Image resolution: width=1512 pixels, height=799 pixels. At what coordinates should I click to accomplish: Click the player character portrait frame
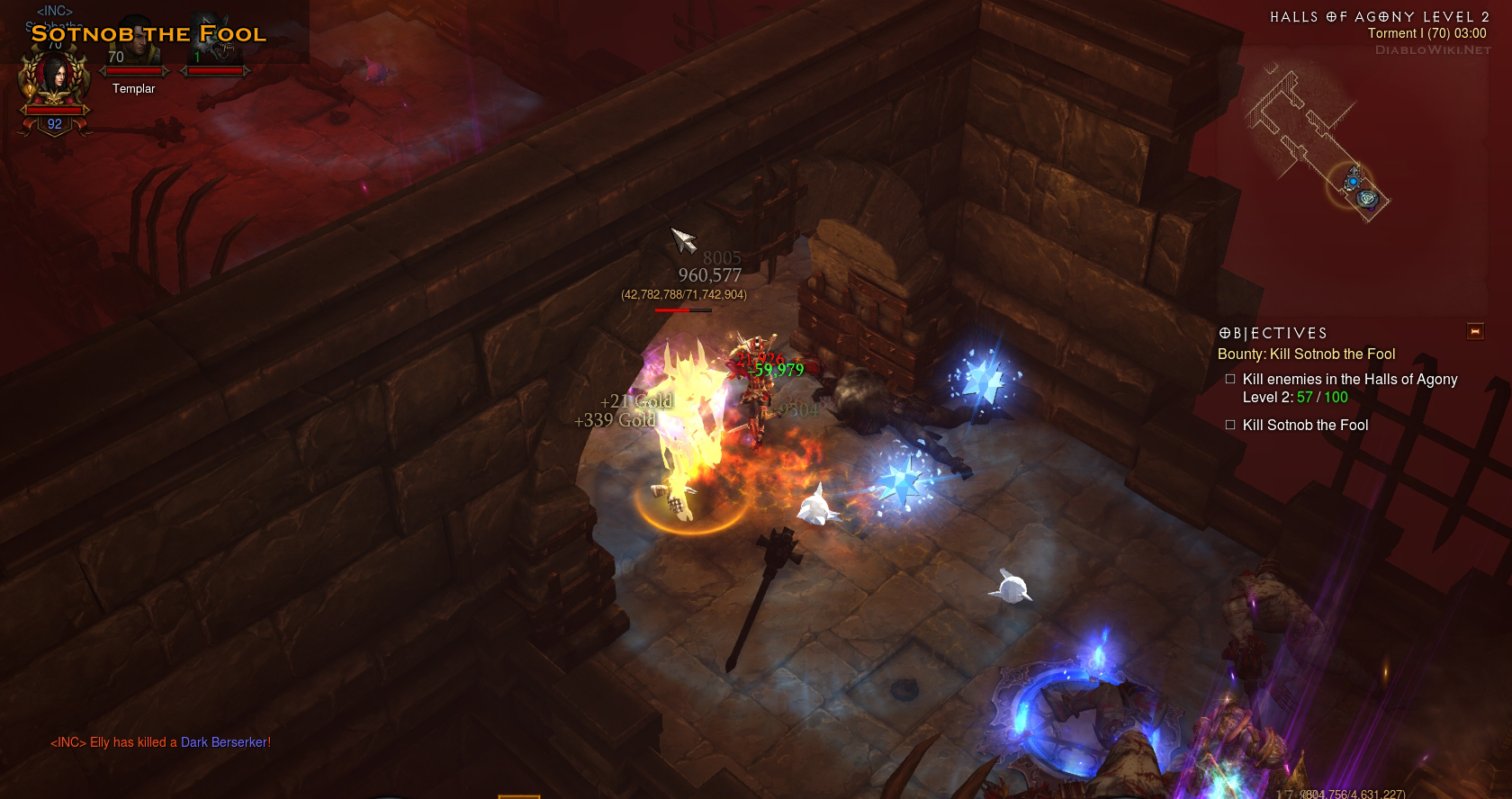pyautogui.click(x=55, y=79)
